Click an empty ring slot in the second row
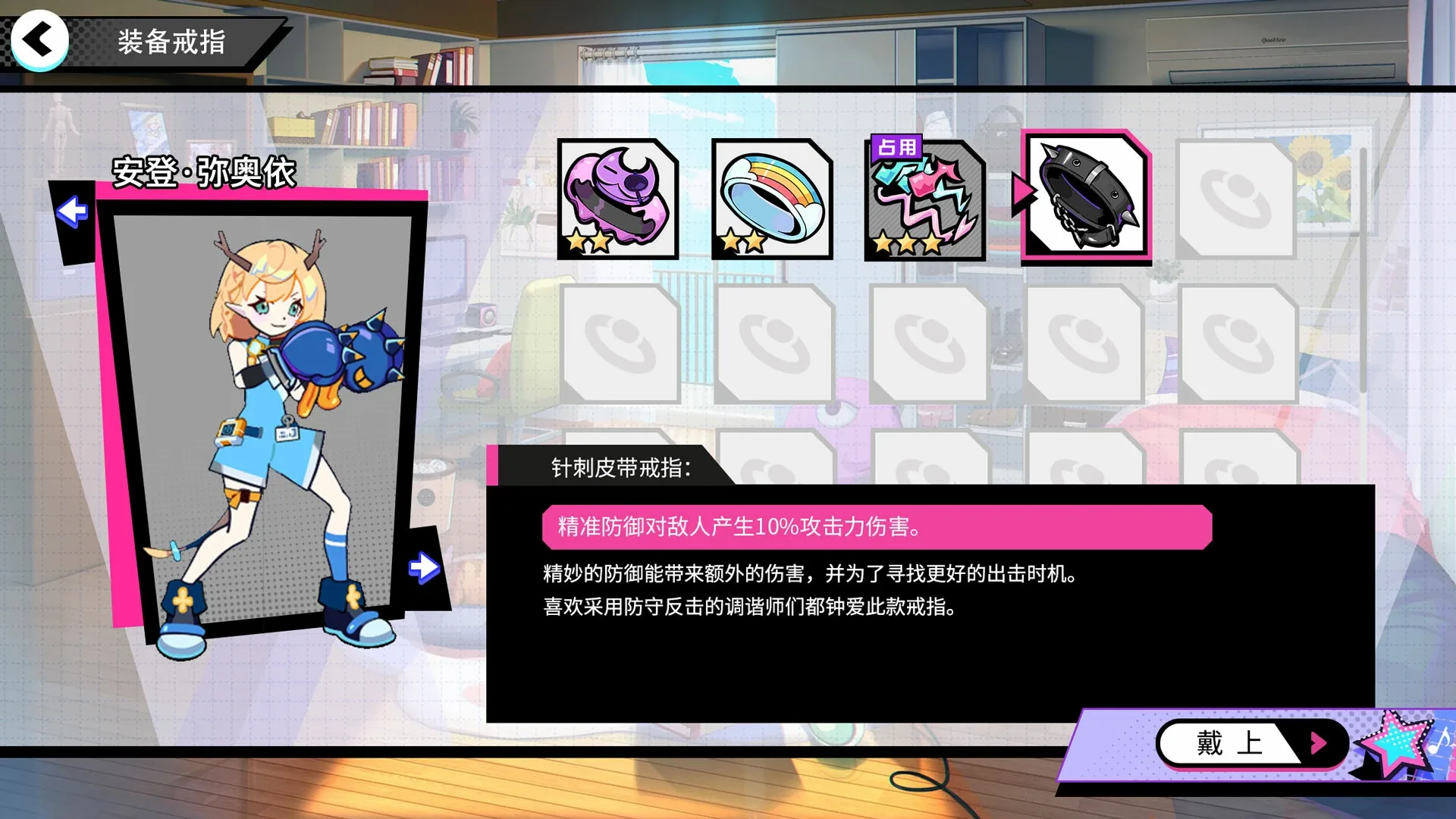The width and height of the screenshot is (1456, 819). (x=618, y=343)
